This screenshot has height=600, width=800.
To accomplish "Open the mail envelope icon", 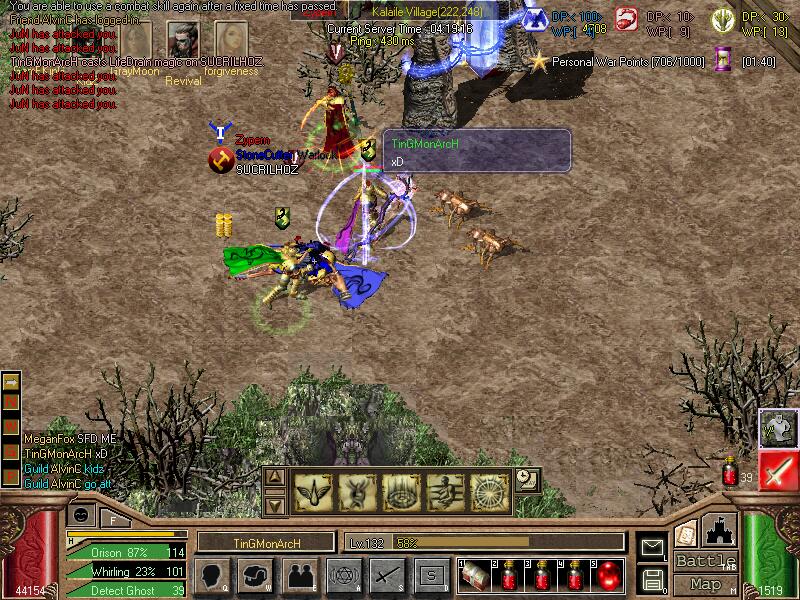I will coord(652,548).
